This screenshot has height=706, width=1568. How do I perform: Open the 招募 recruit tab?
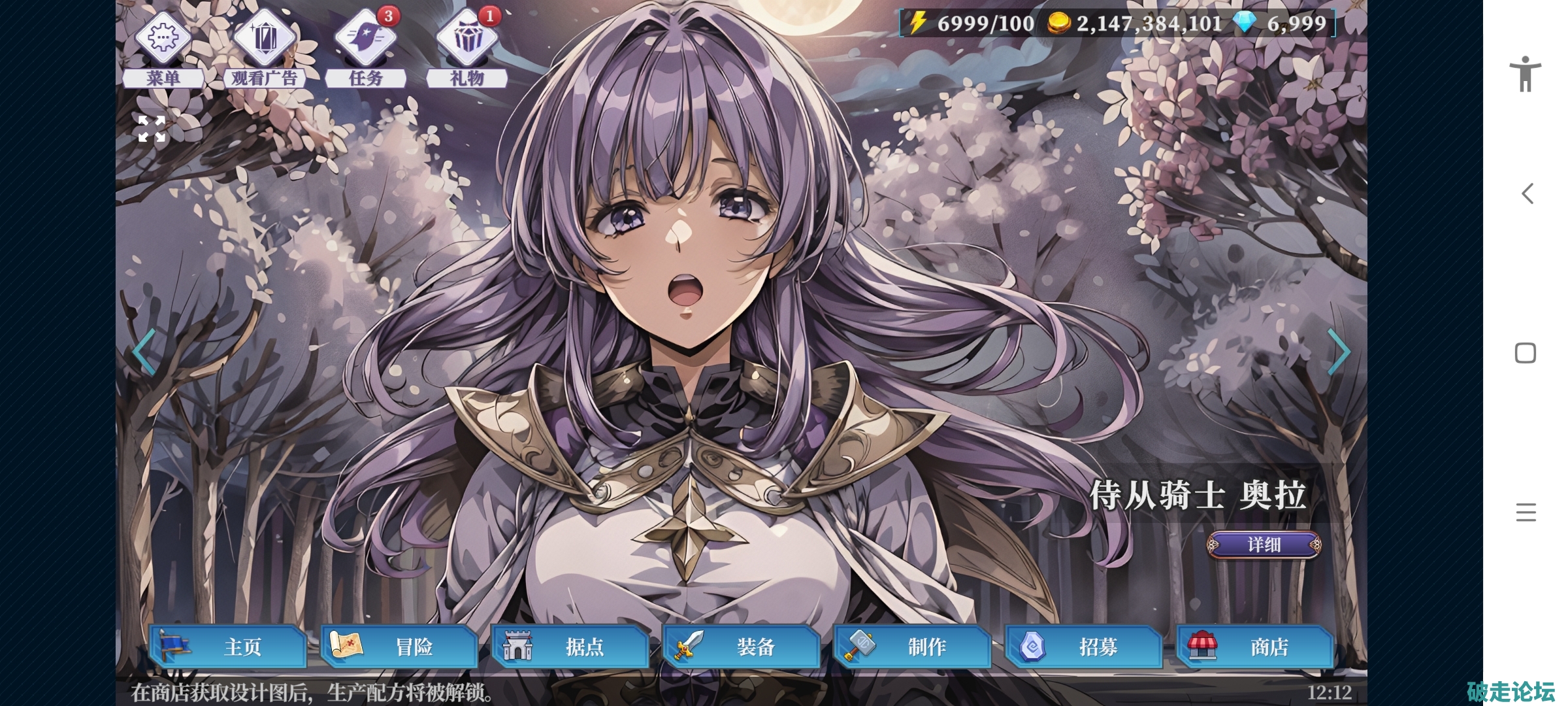point(1084,647)
